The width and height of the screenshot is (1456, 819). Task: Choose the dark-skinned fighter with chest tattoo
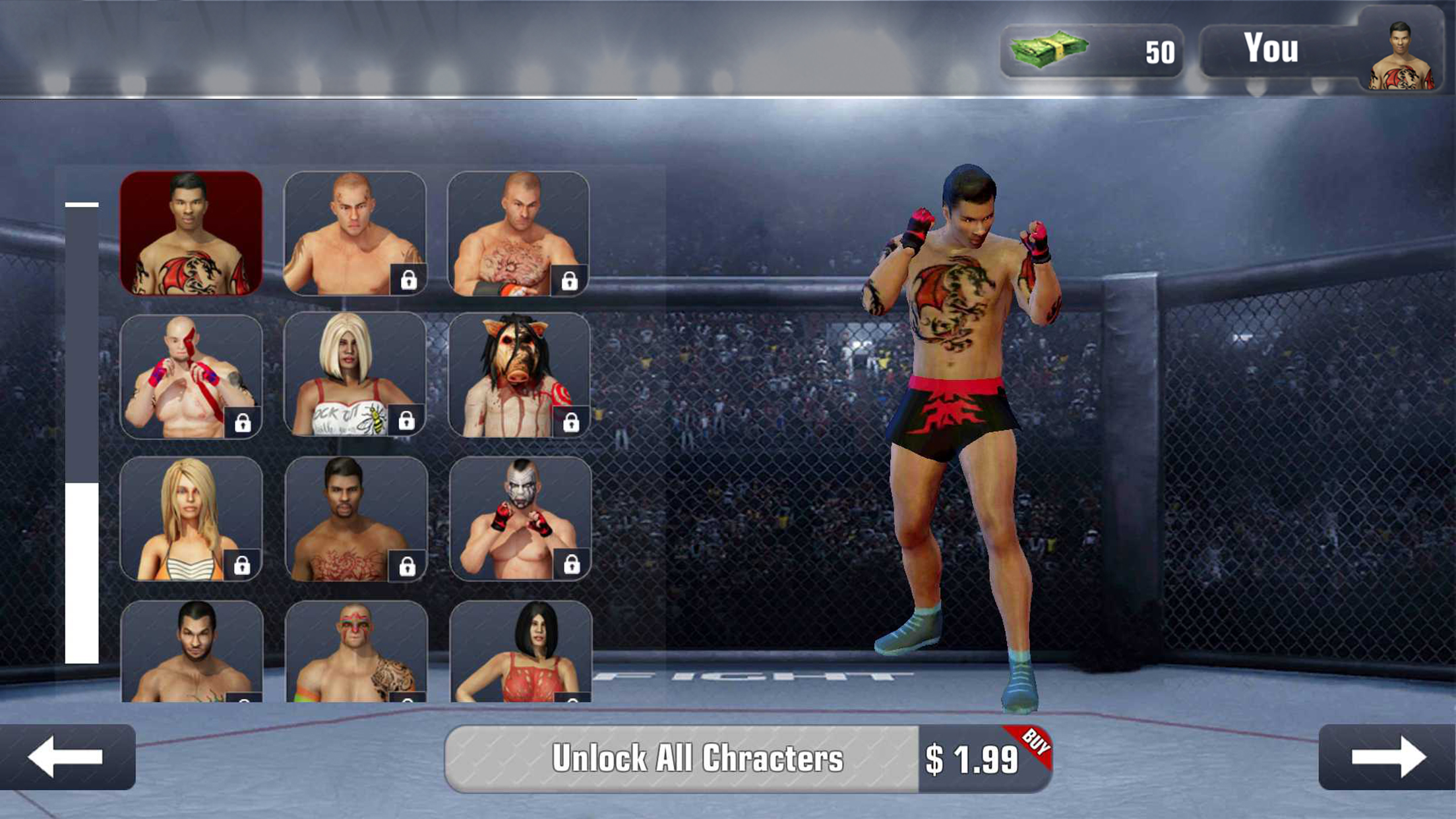click(x=356, y=519)
